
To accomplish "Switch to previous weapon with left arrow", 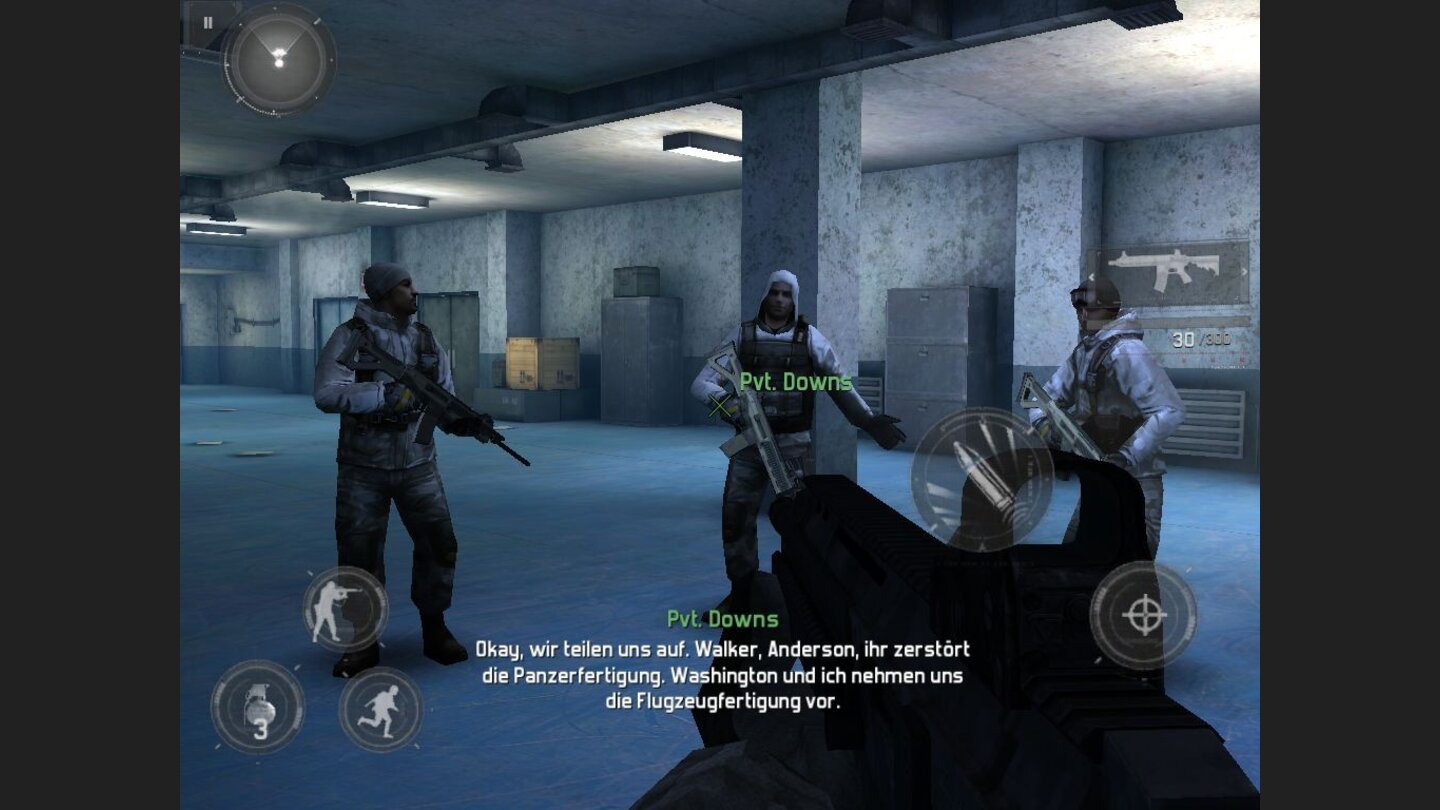I will (x=1092, y=277).
